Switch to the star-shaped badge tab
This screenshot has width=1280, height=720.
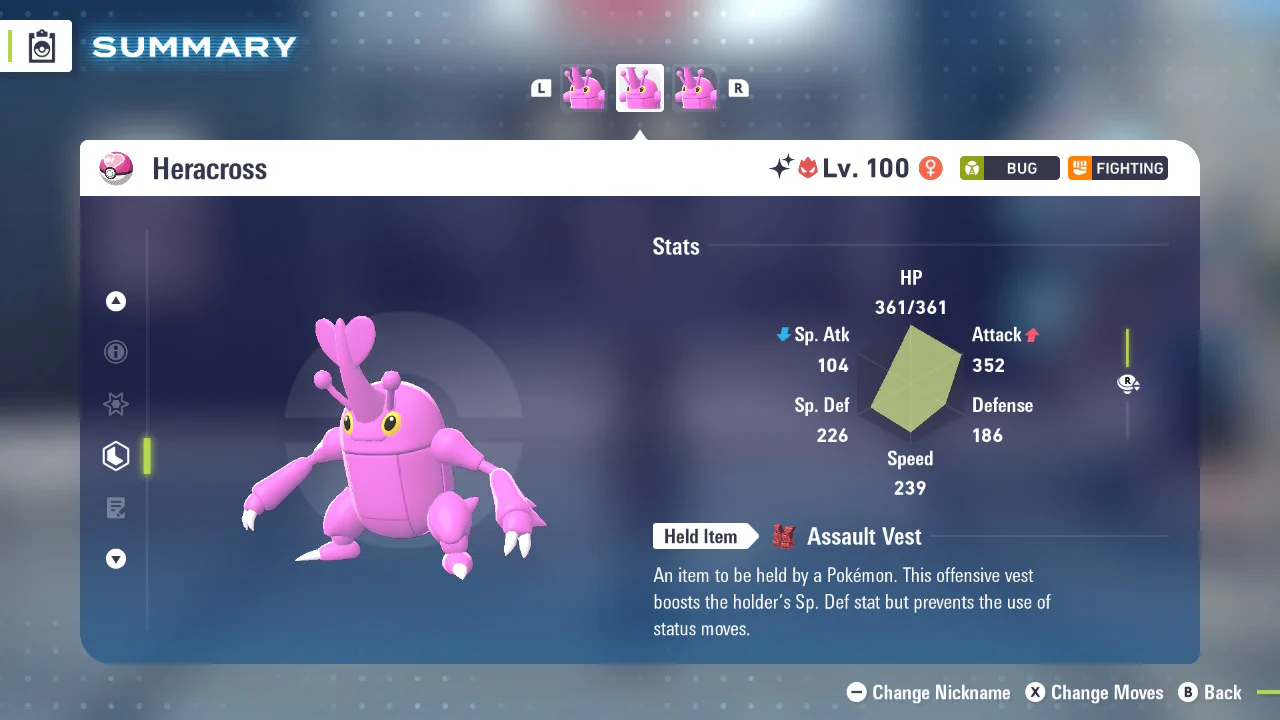116,404
